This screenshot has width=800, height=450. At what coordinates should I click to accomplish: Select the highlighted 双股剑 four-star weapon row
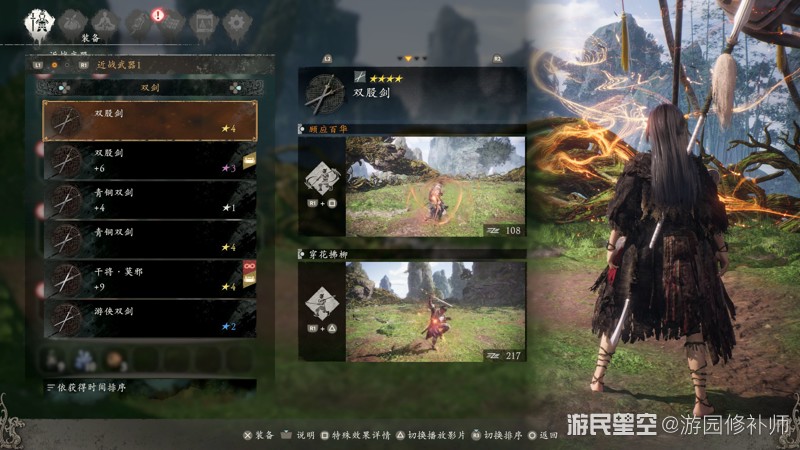click(150, 121)
